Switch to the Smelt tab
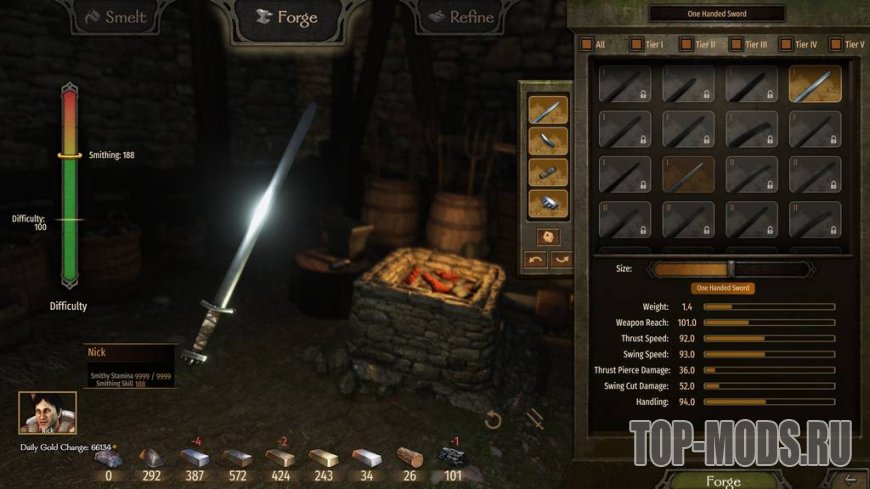Screen dimensions: 870x489 (x=116, y=18)
